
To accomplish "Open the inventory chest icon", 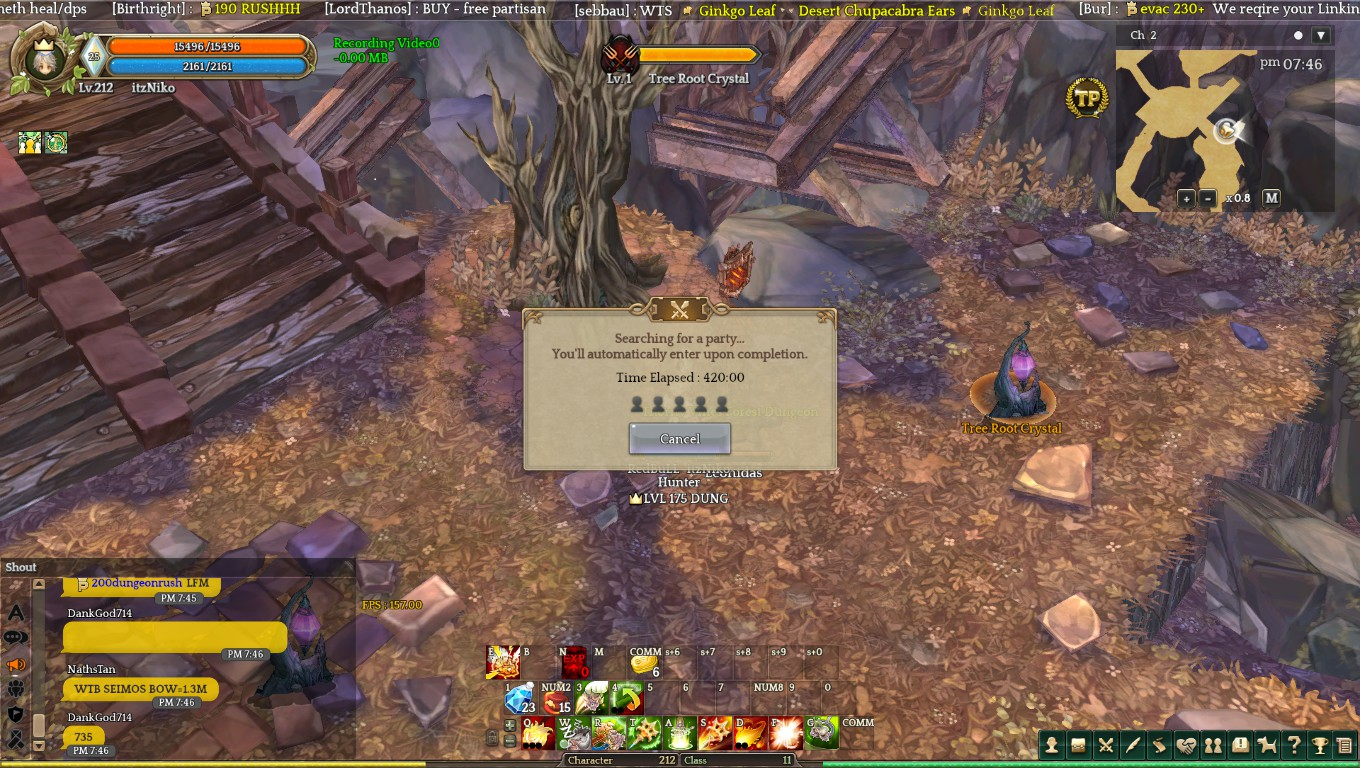I will (1079, 745).
